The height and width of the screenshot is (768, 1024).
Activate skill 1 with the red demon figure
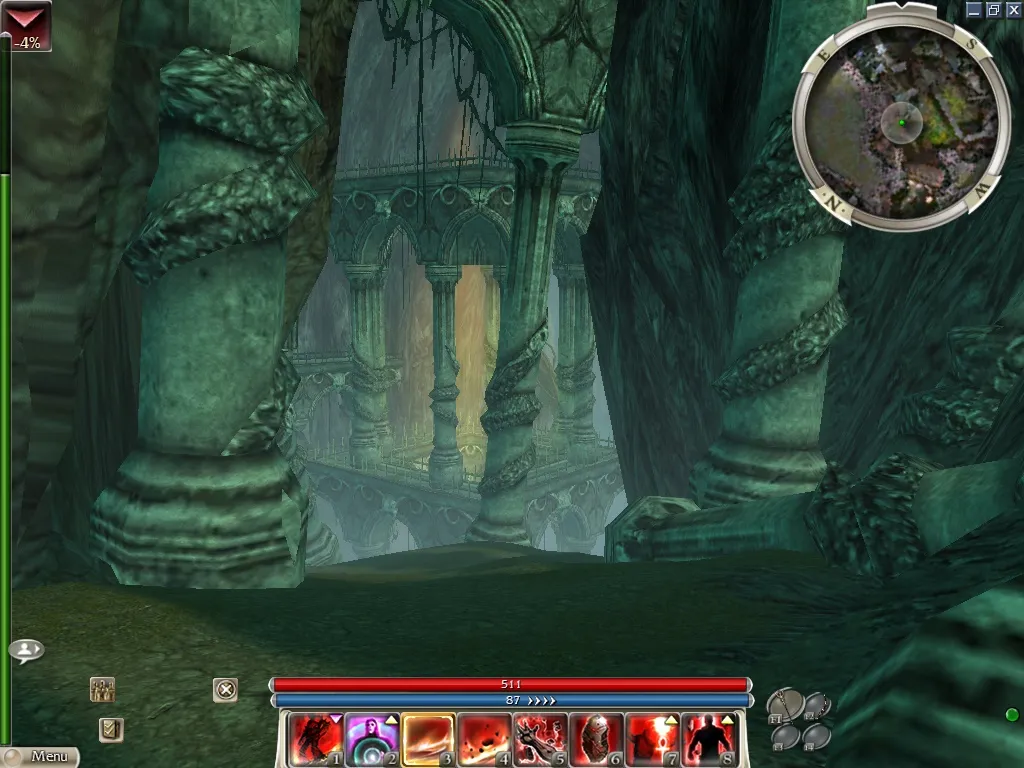[x=315, y=739]
